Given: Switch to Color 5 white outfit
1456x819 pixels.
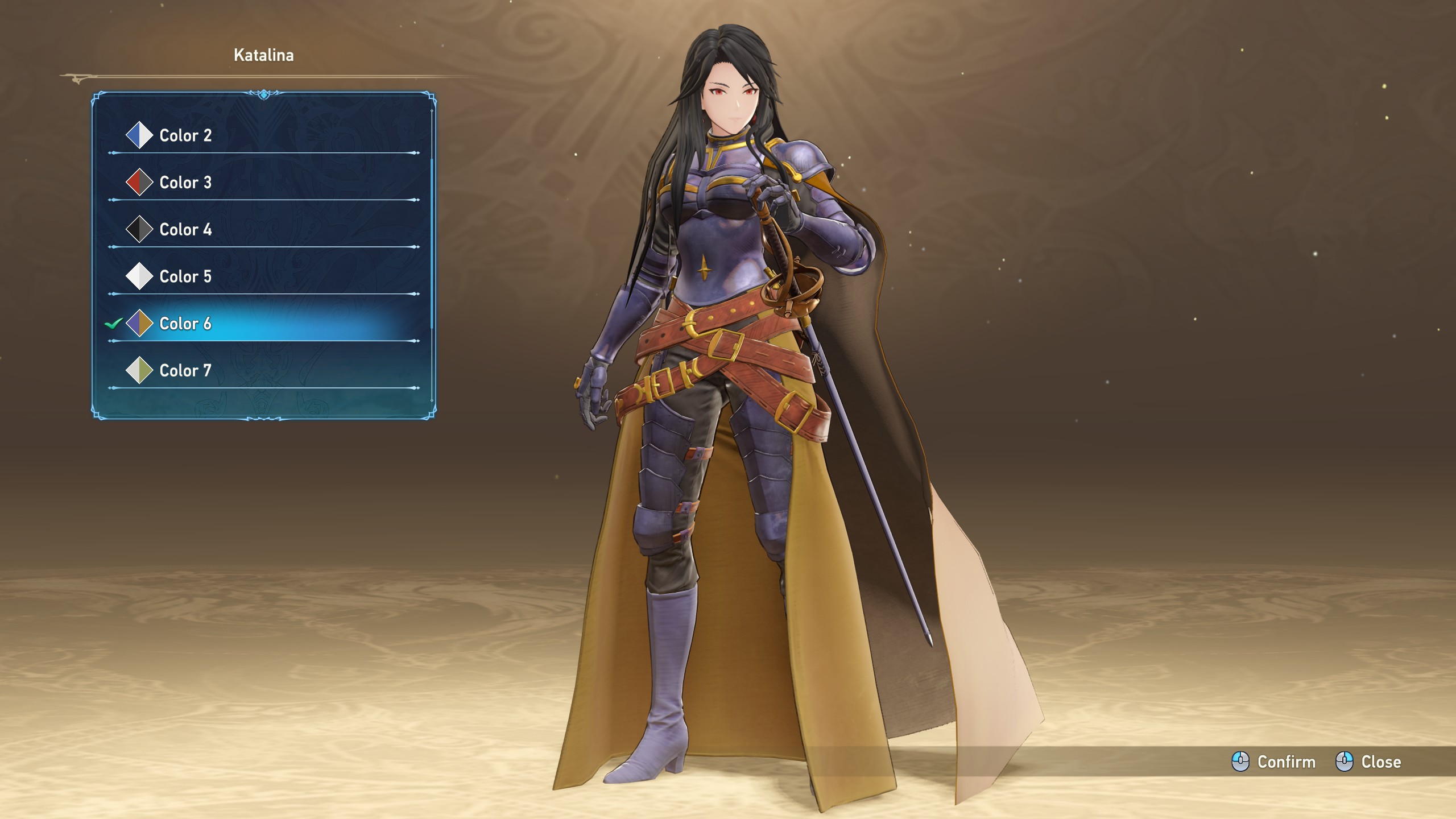Looking at the screenshot, I should pos(185,276).
